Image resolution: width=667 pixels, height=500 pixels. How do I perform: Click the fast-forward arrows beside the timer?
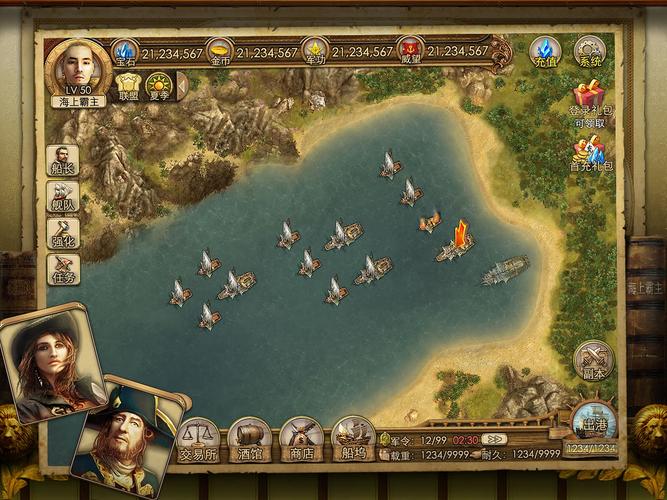[x=492, y=439]
